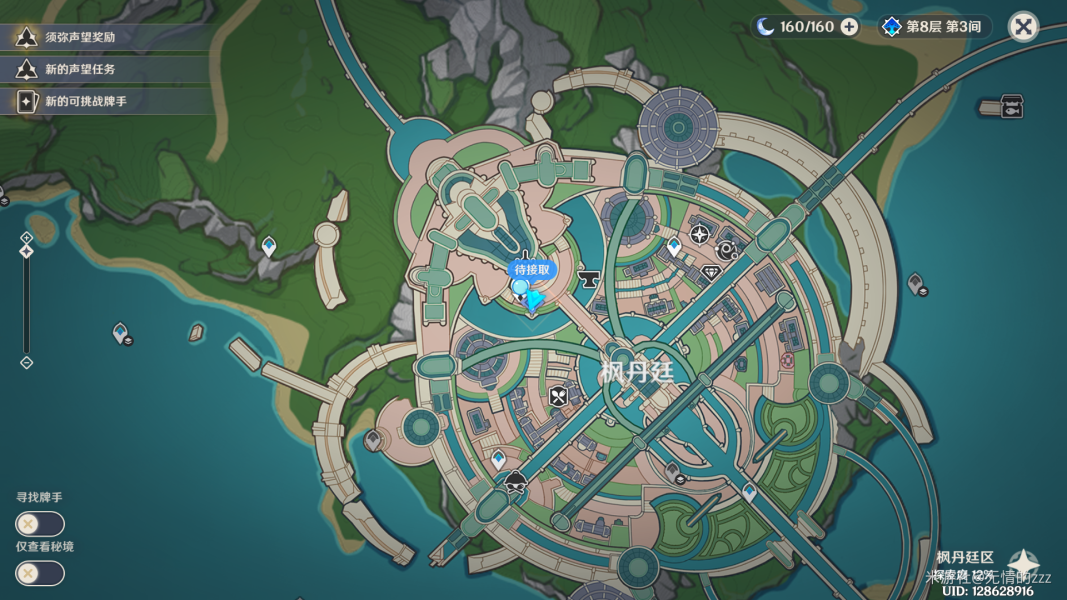
Task: Toggle the 仅查看秘境 switch
Action: point(40,573)
